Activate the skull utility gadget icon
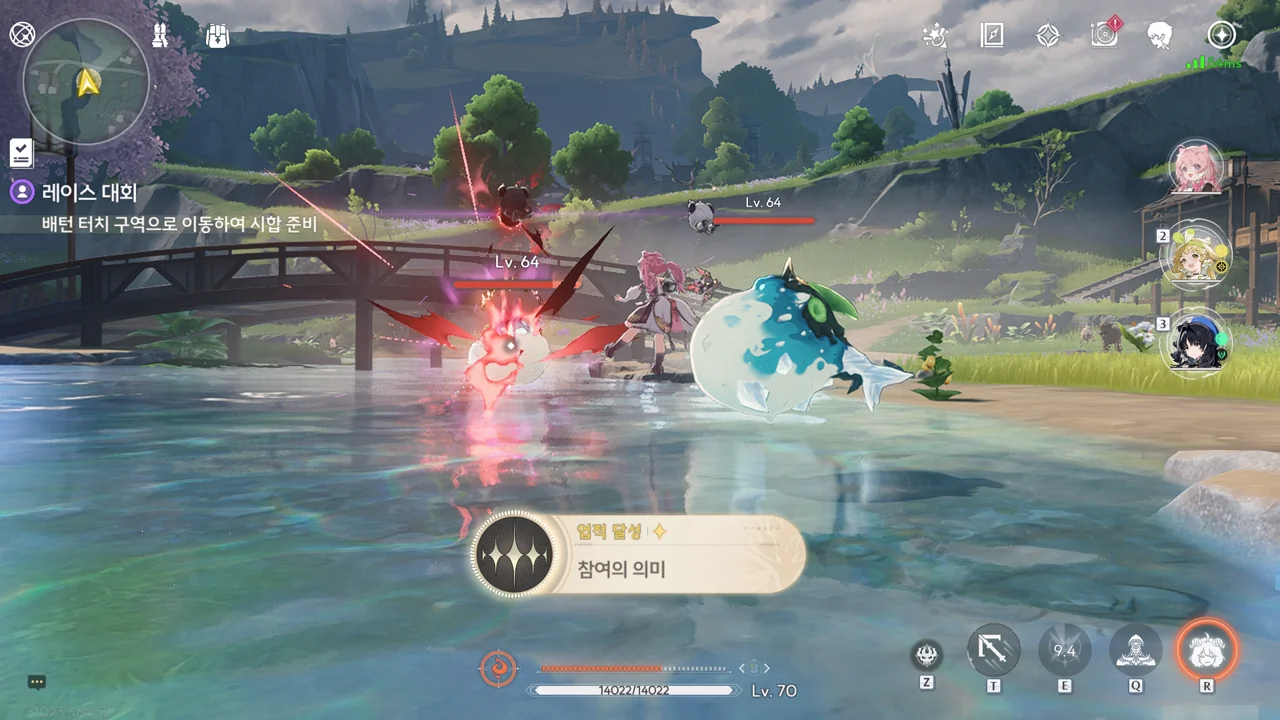 coord(927,656)
